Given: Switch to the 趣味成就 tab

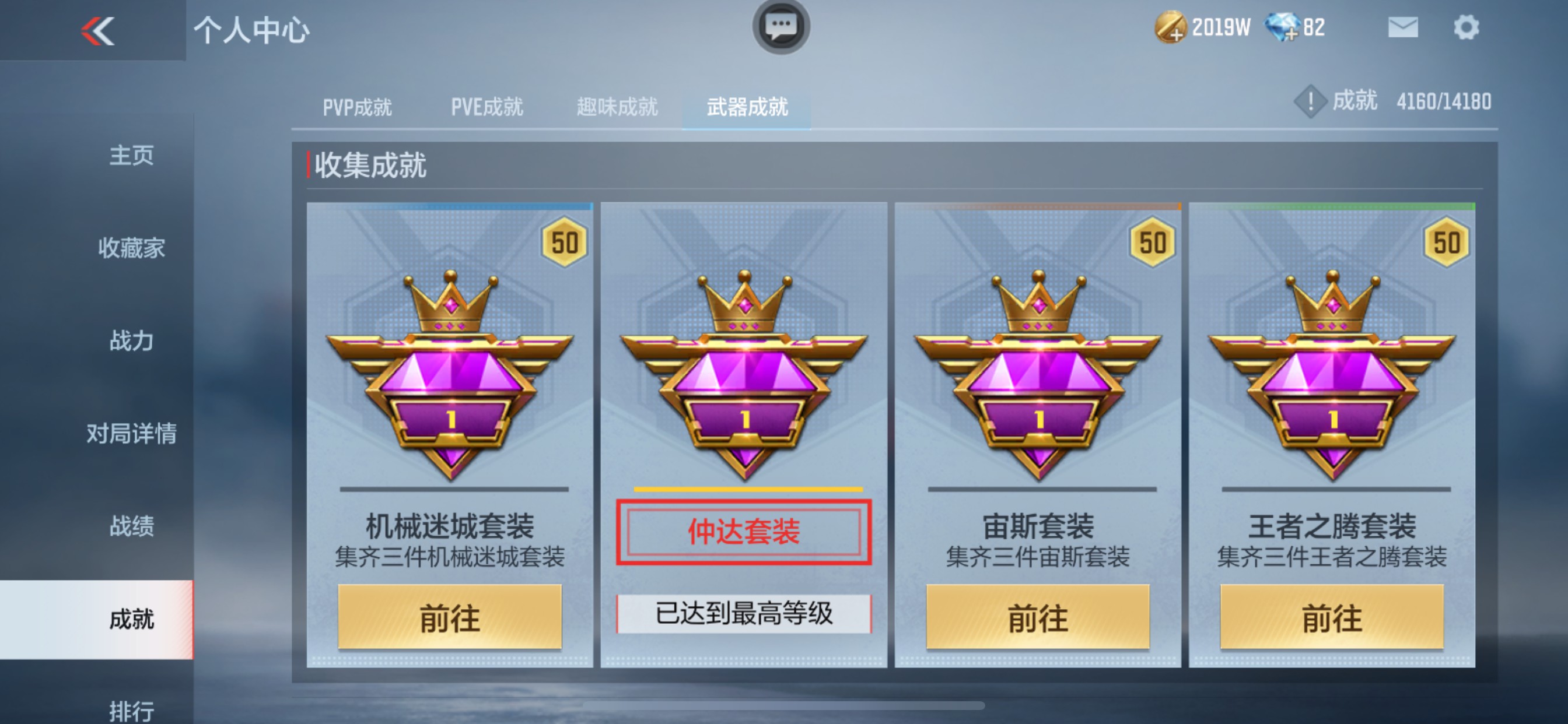Looking at the screenshot, I should coord(616,107).
